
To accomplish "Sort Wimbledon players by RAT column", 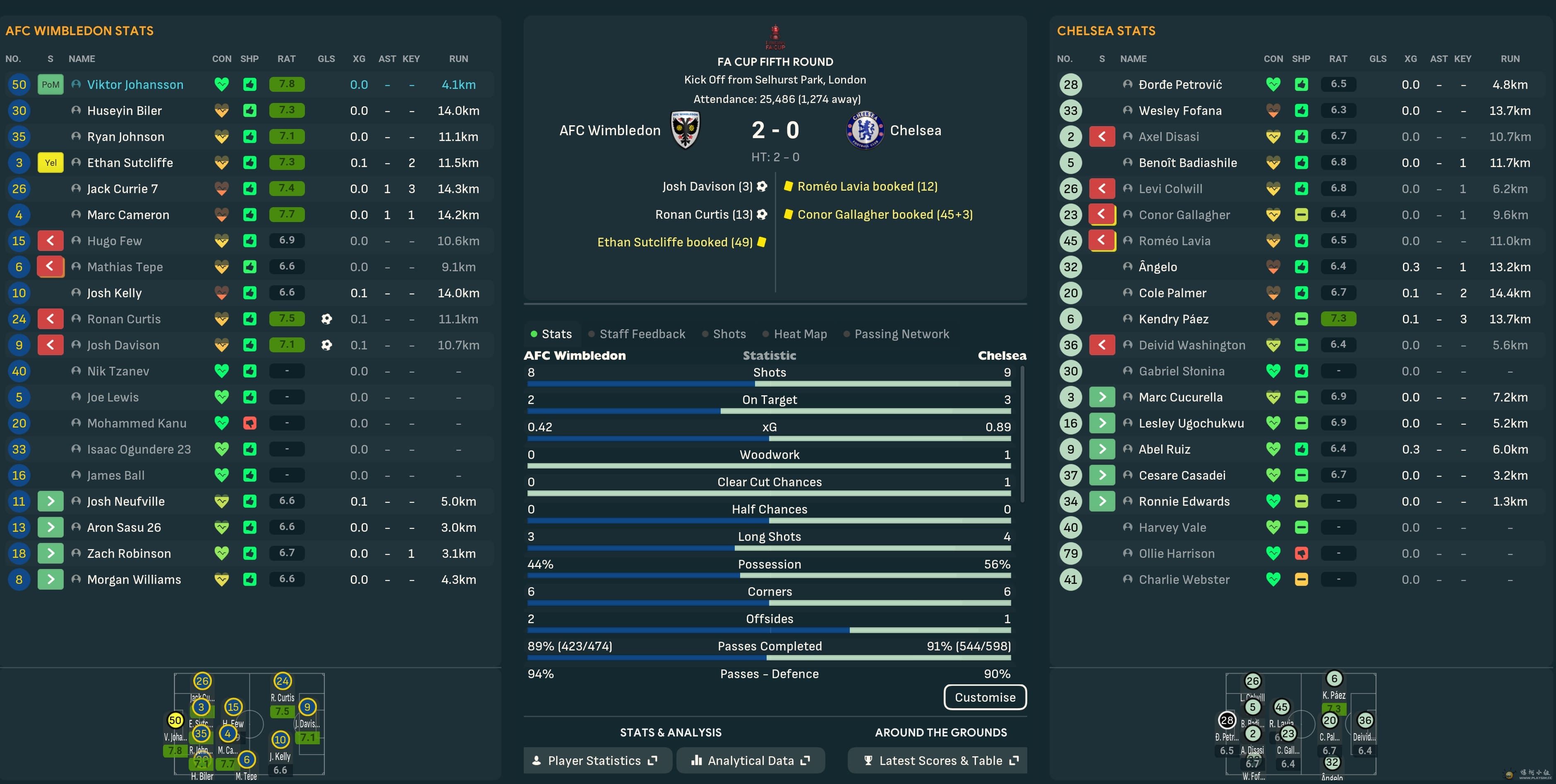I will [x=286, y=59].
